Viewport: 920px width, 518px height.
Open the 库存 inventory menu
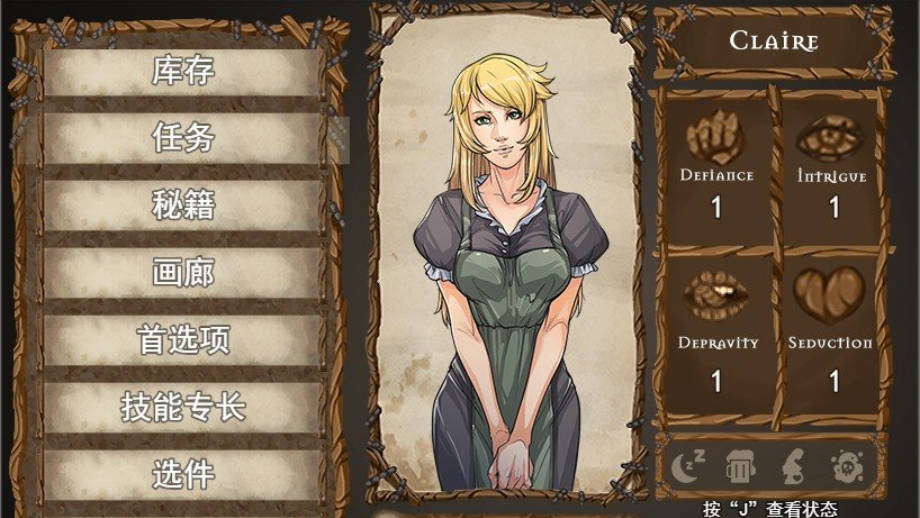coord(183,71)
